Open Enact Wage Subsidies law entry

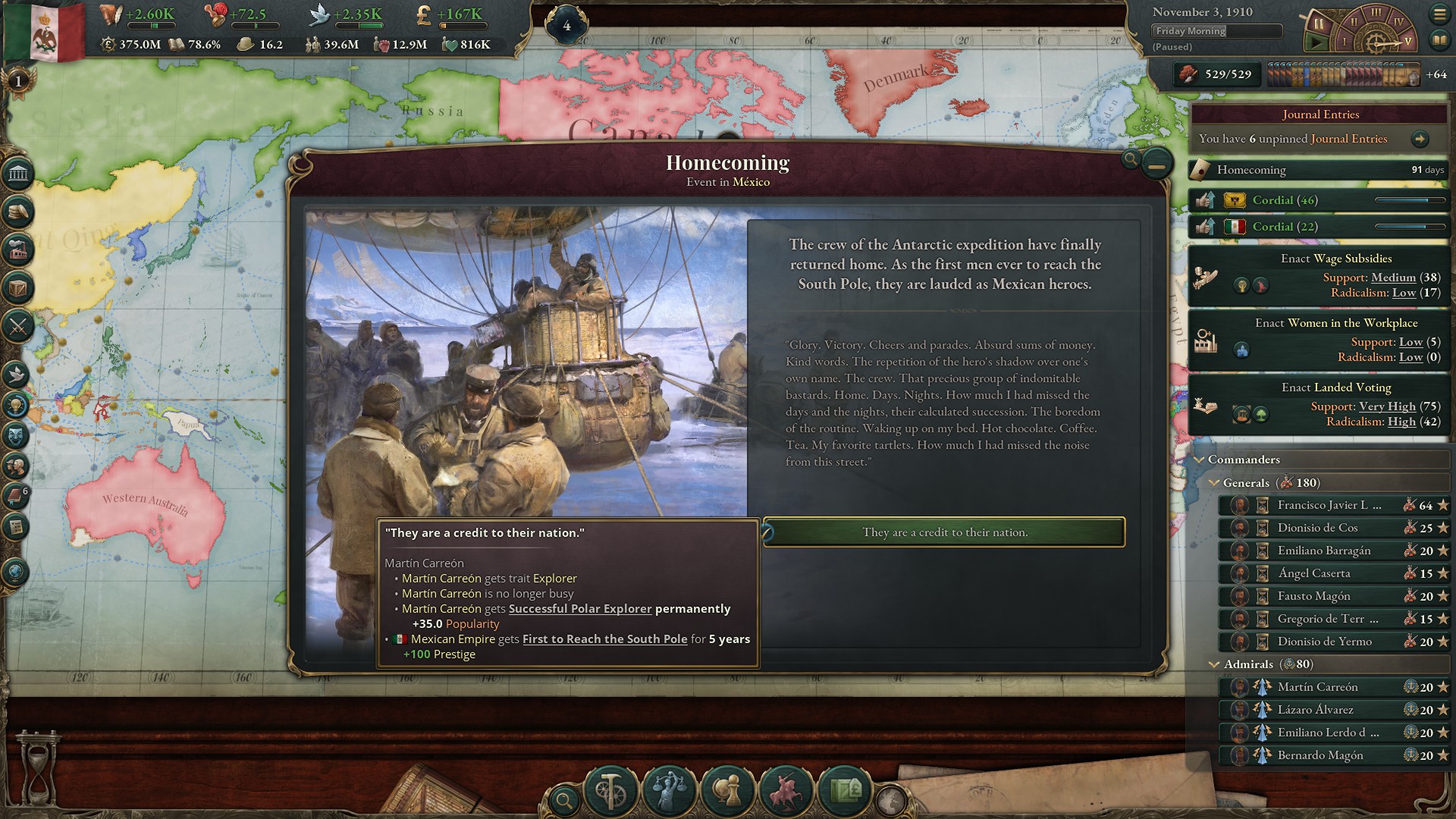click(x=1319, y=276)
